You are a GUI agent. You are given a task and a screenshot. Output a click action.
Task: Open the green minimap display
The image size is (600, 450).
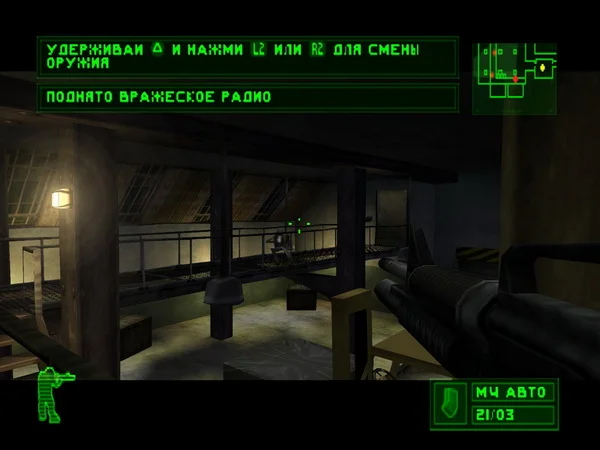click(514, 76)
